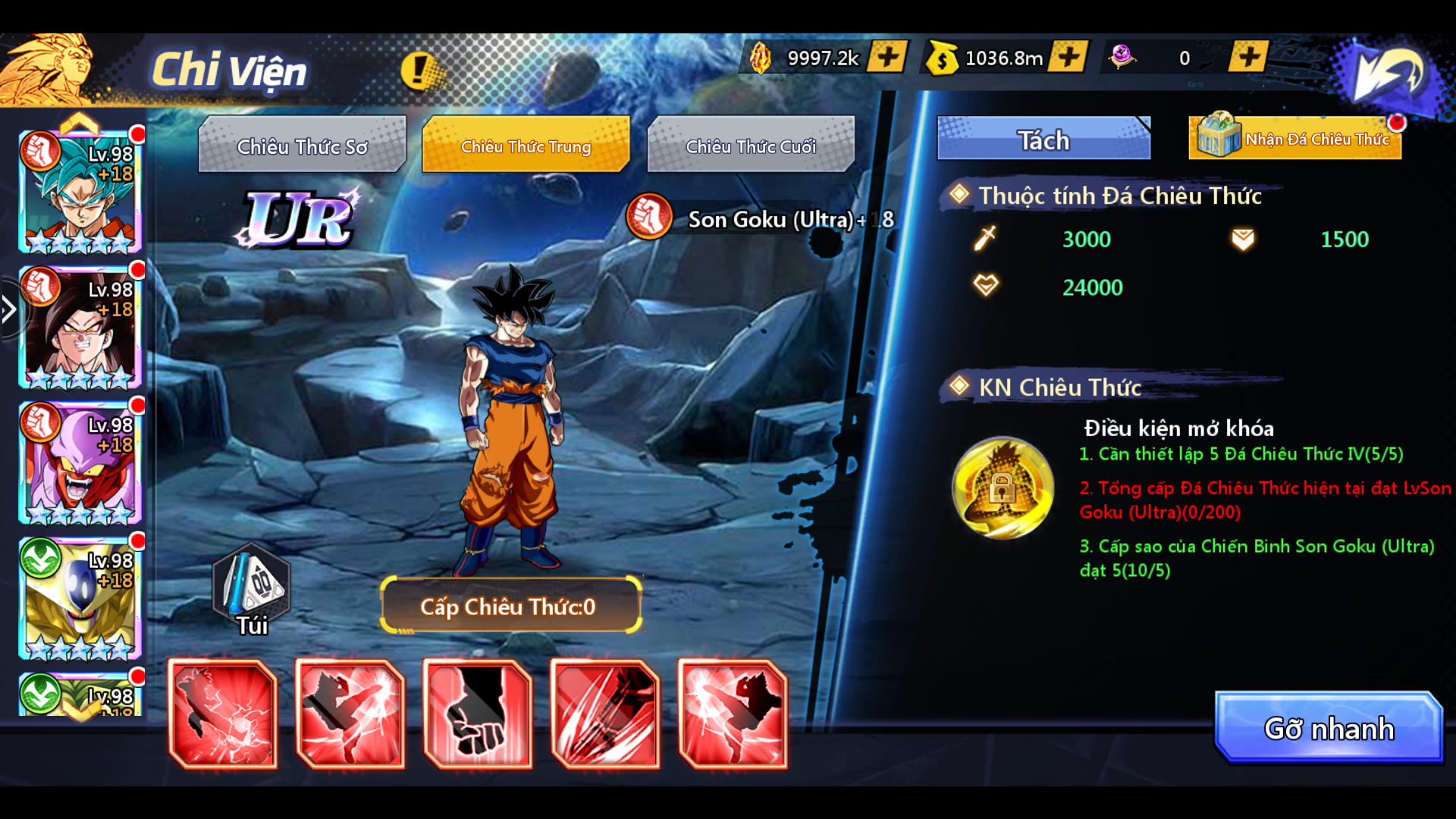
Task: Claim stones via Nhận Đá Chiêu Thức
Action: (x=1295, y=138)
